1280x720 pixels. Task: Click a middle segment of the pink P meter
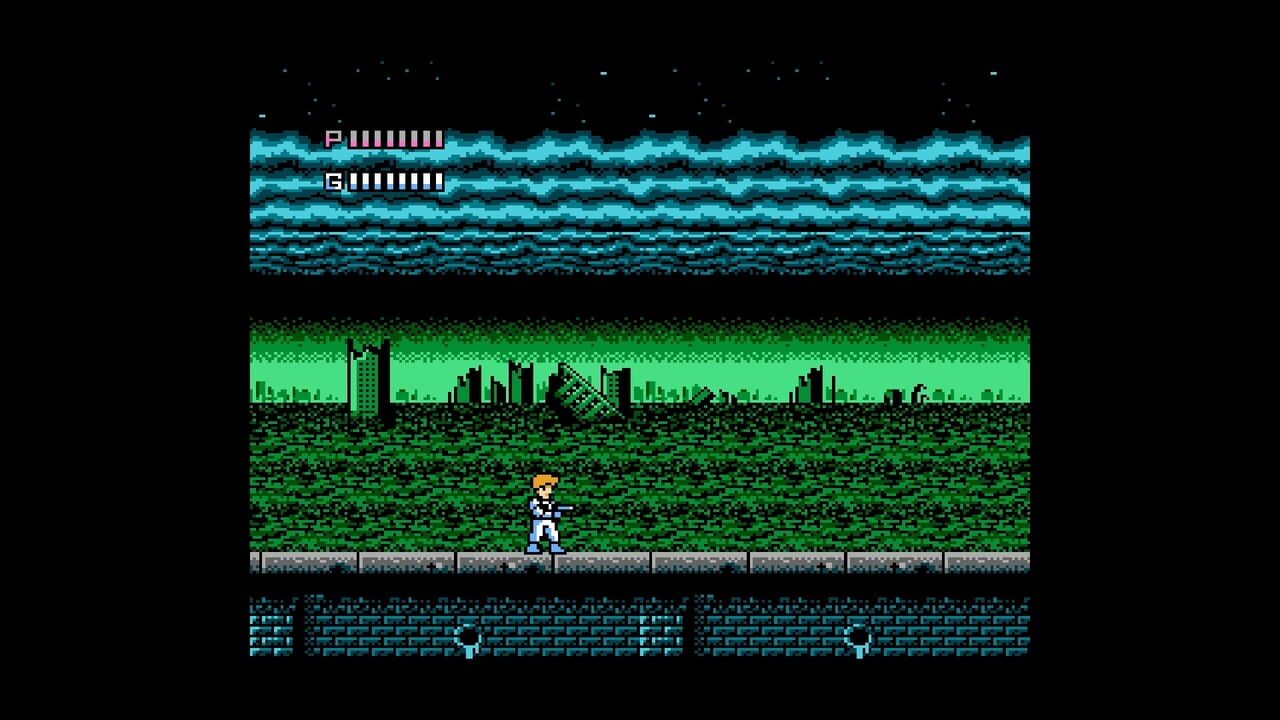point(396,138)
